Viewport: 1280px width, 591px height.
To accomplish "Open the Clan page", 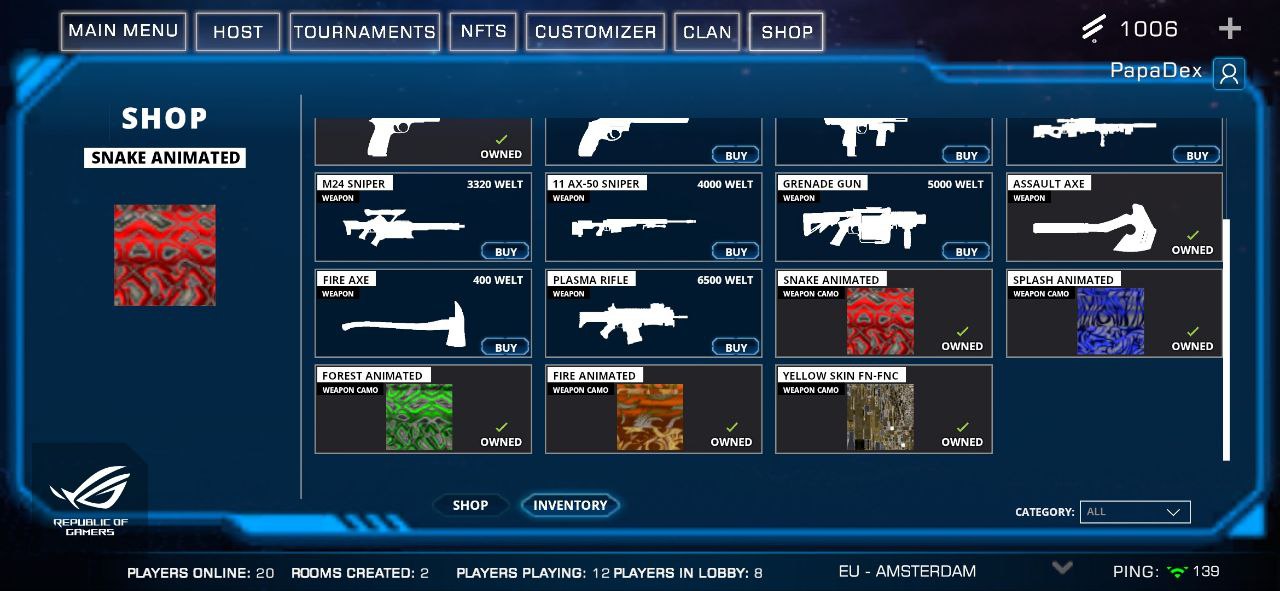I will 707,32.
